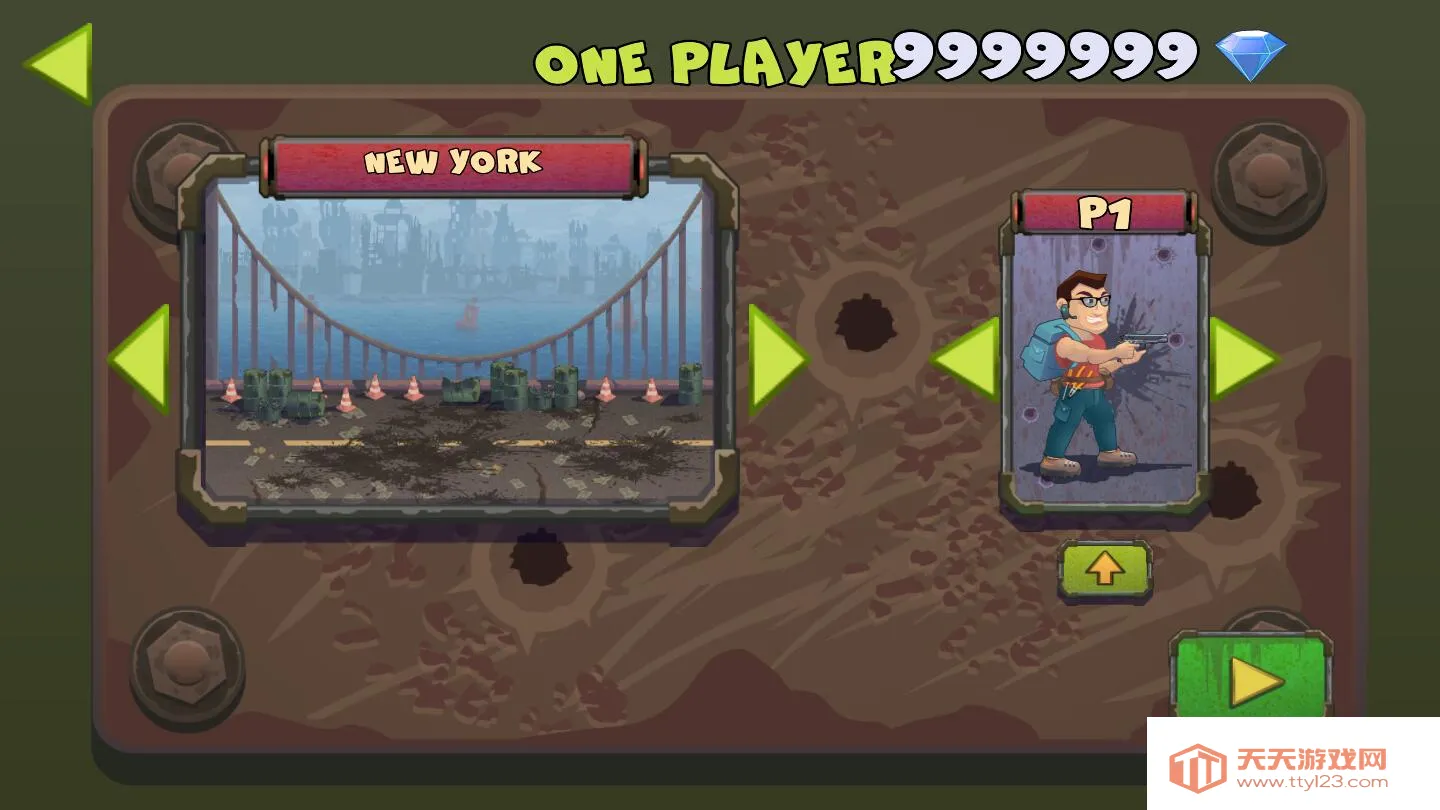Switch to the next map after New York
The image size is (1440, 810).
click(x=777, y=358)
